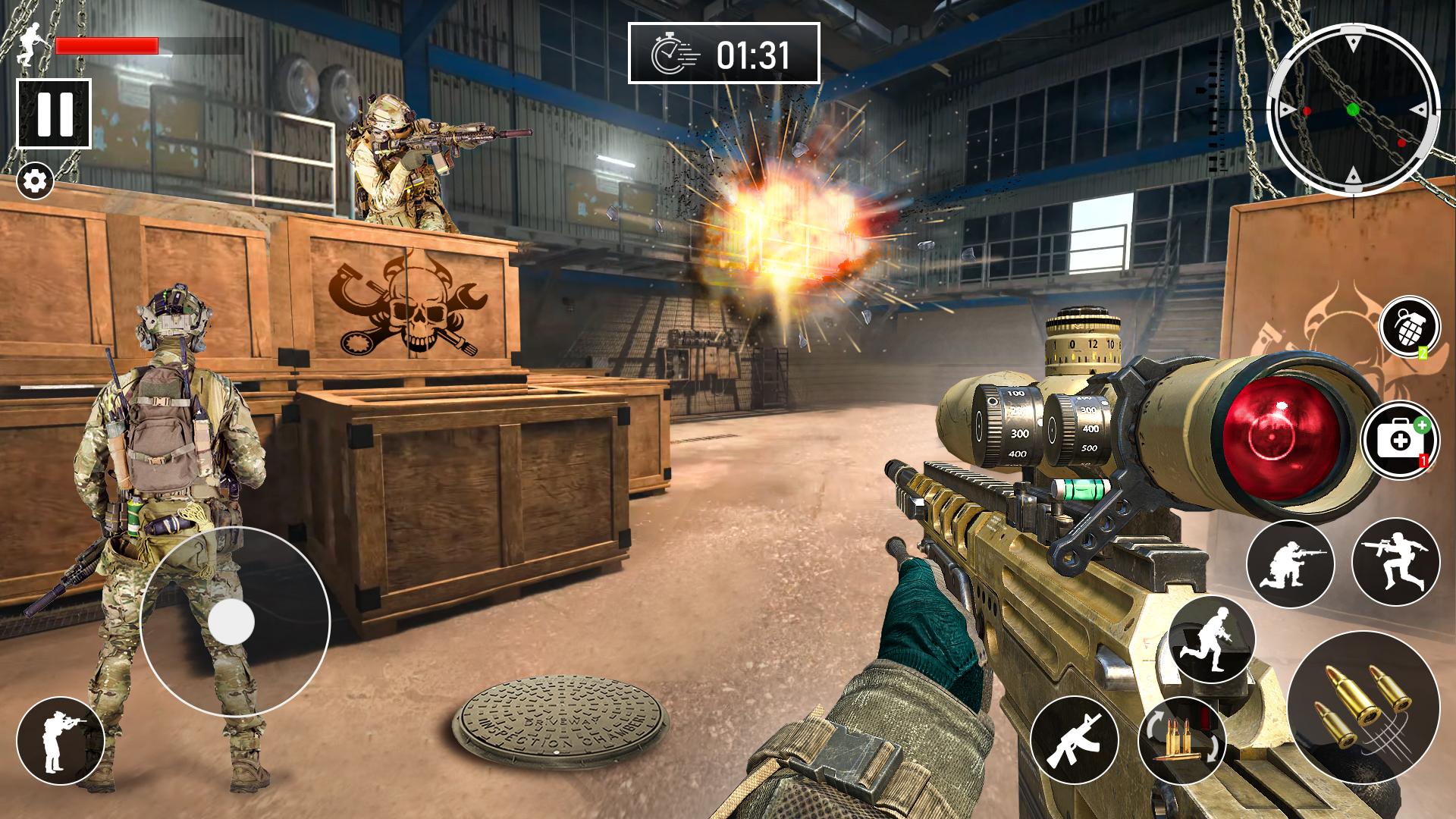1456x819 pixels.
Task: Fire the weapon with the bullets button
Action: point(1363,707)
